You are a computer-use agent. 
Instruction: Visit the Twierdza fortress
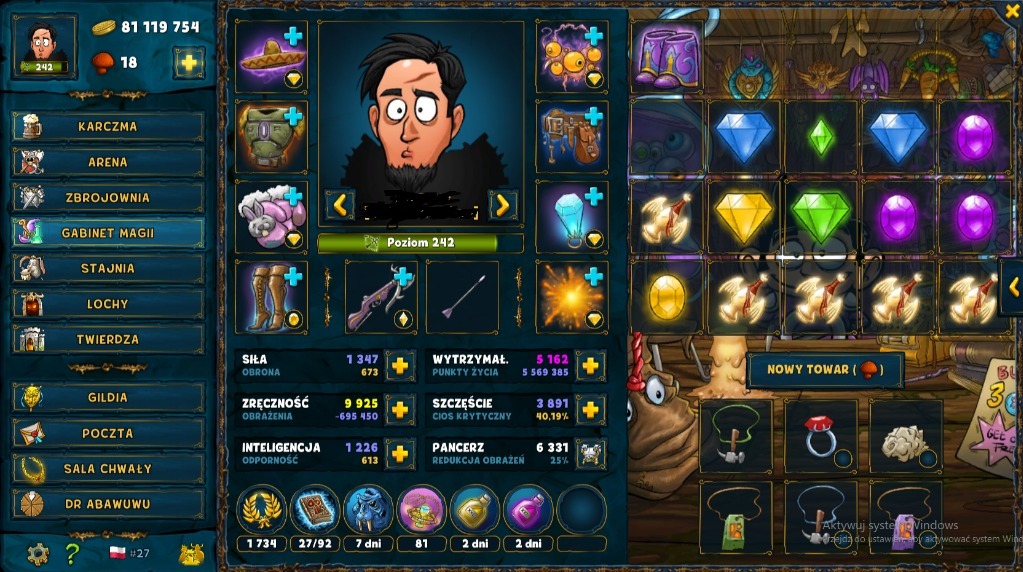(x=108, y=339)
